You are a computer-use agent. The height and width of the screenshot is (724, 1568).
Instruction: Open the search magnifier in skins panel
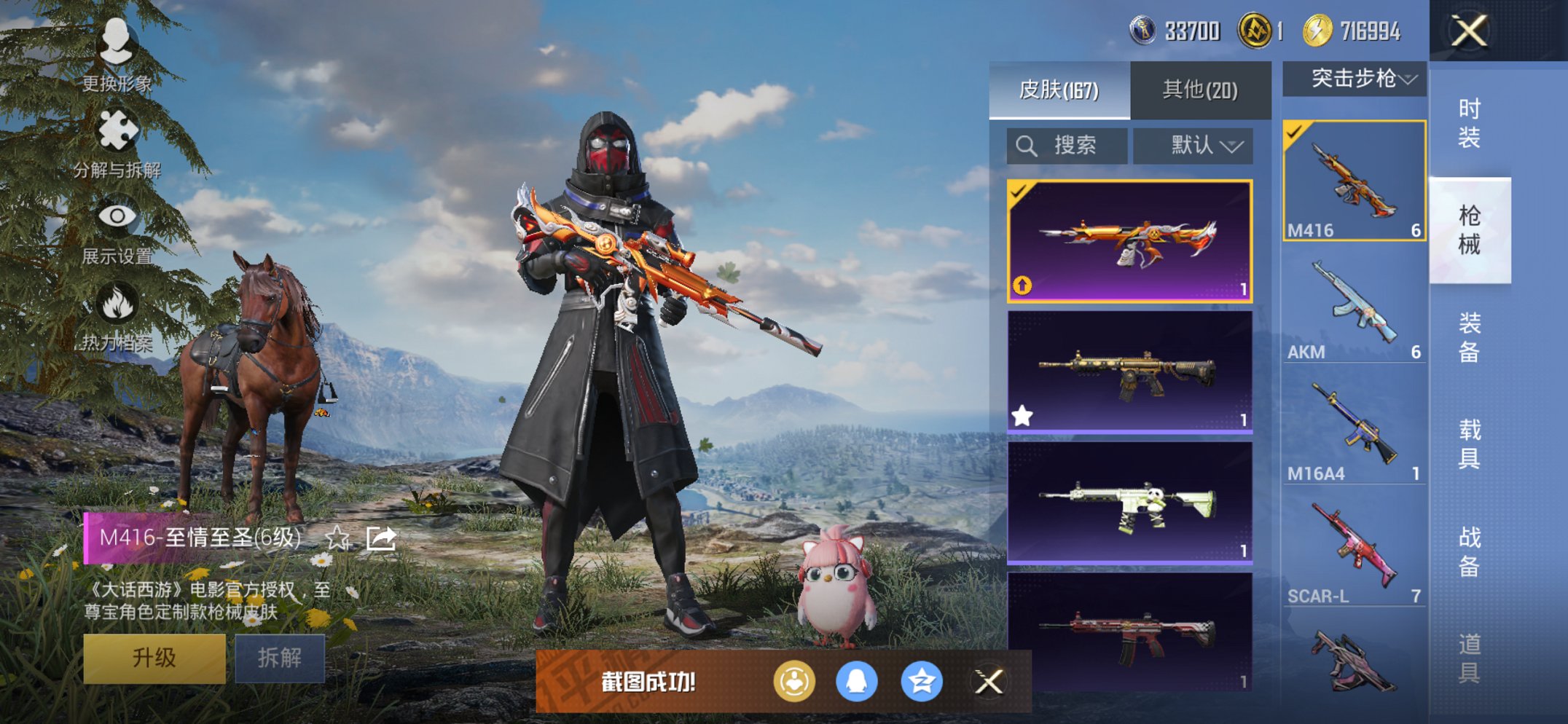point(1029,145)
